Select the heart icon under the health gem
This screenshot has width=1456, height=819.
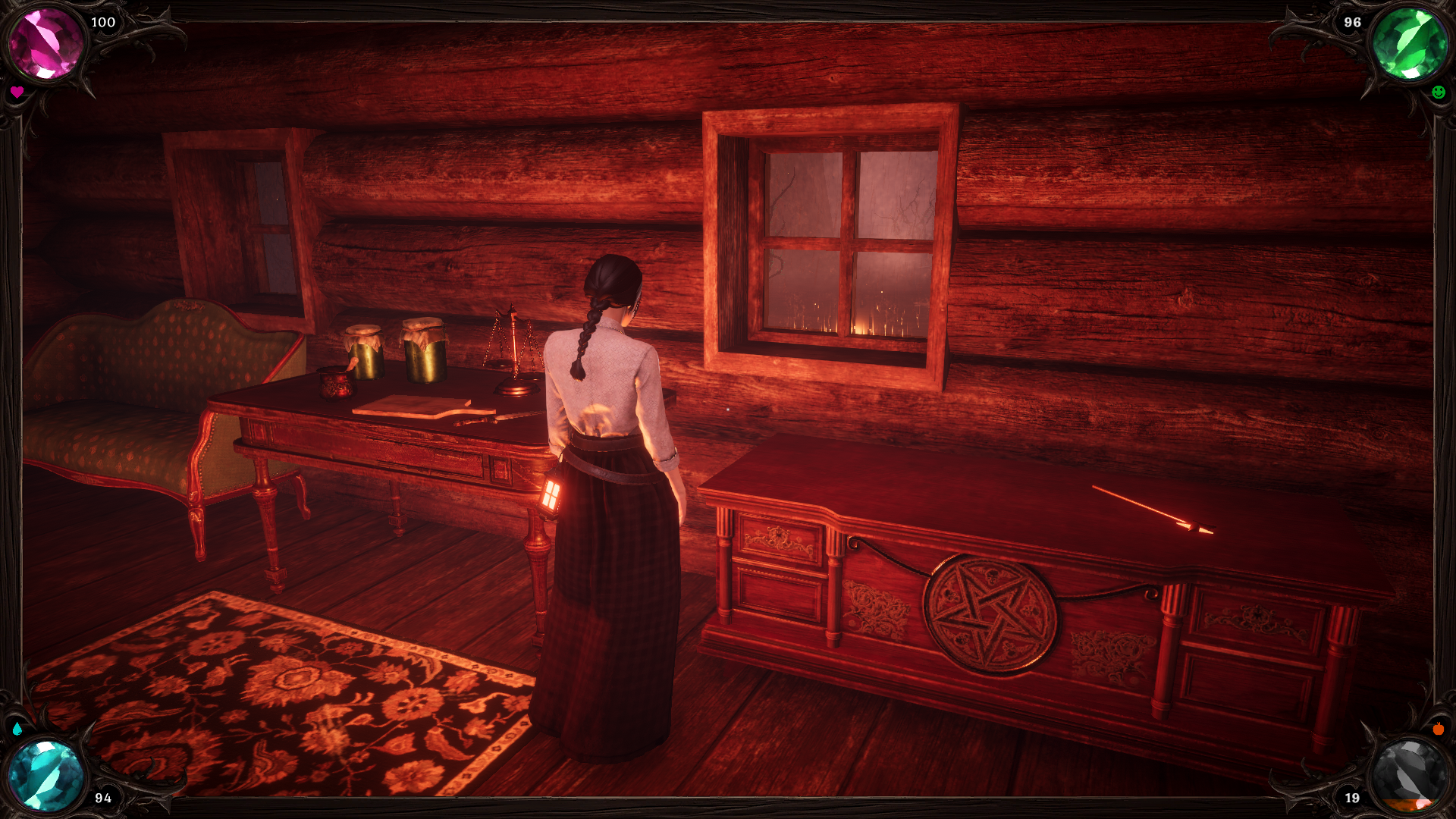pyautogui.click(x=17, y=92)
